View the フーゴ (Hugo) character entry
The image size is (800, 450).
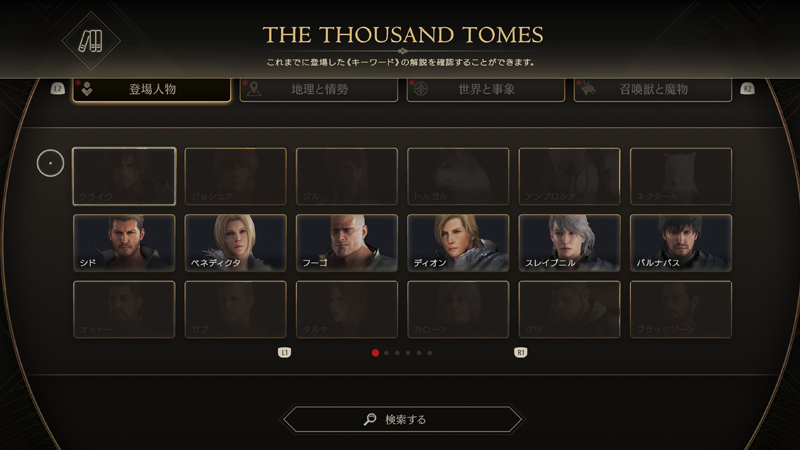[346, 243]
